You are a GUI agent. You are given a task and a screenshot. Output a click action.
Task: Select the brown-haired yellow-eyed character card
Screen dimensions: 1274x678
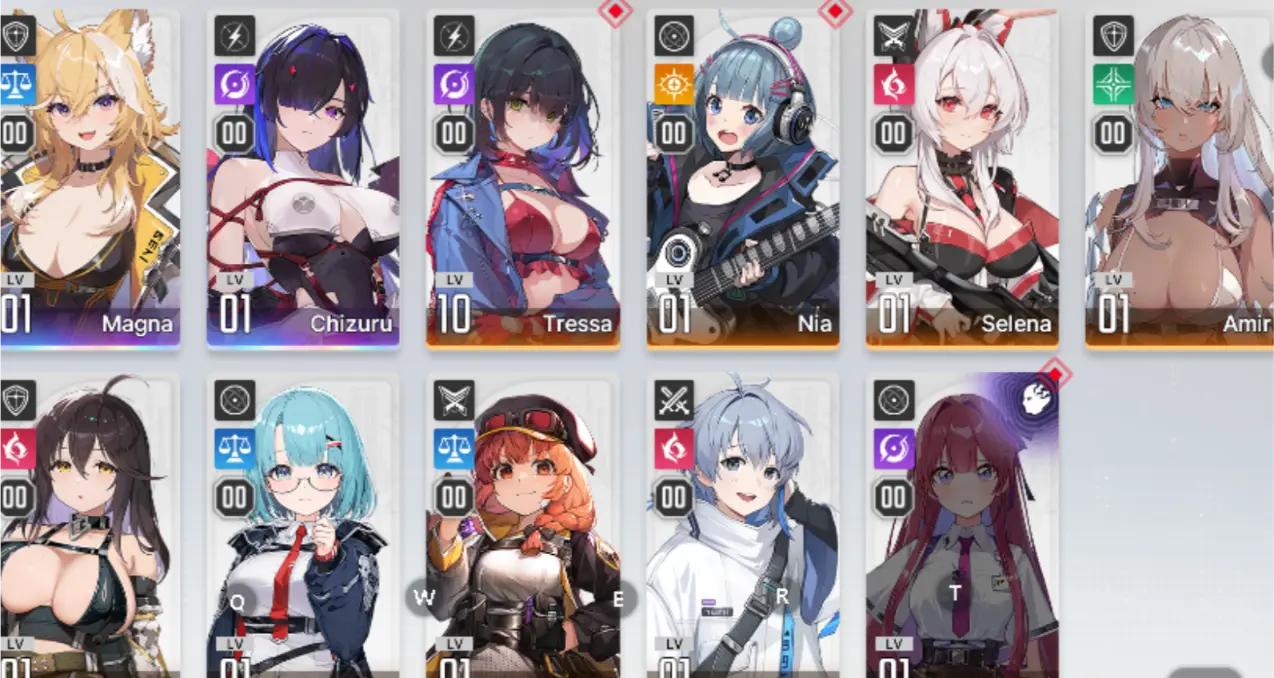click(88, 530)
